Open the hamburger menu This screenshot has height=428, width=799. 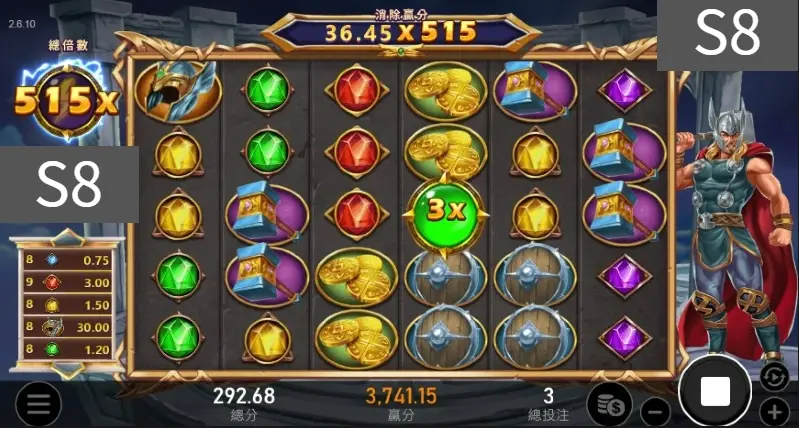pyautogui.click(x=38, y=404)
